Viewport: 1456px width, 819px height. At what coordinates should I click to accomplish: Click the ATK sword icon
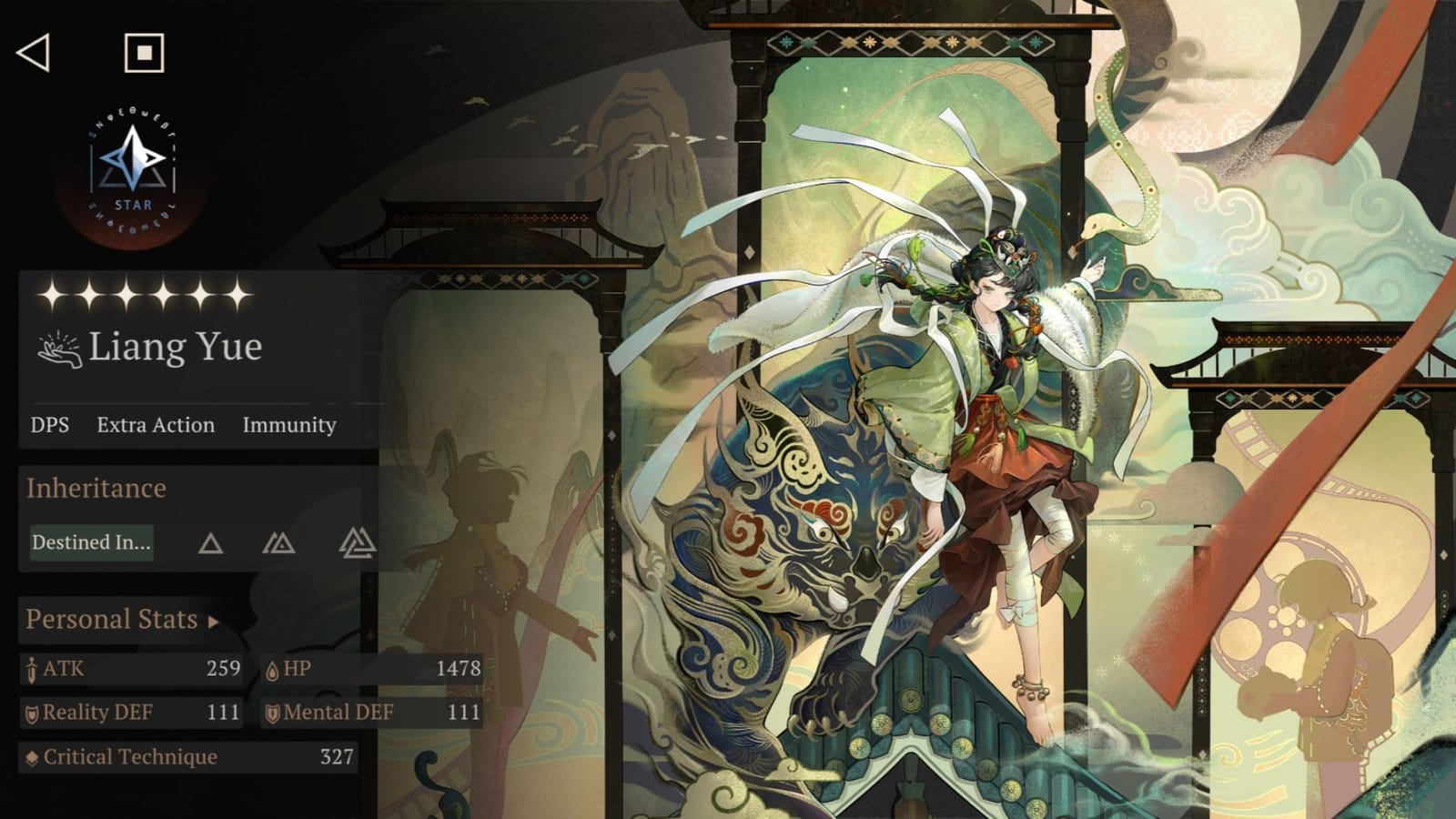pos(33,668)
